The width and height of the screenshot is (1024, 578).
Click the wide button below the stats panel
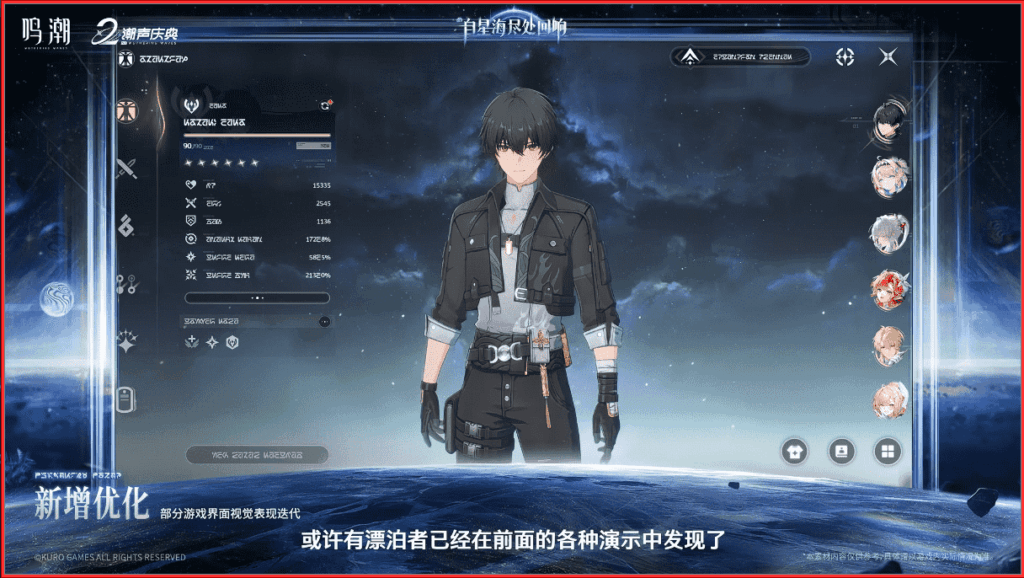point(257,454)
